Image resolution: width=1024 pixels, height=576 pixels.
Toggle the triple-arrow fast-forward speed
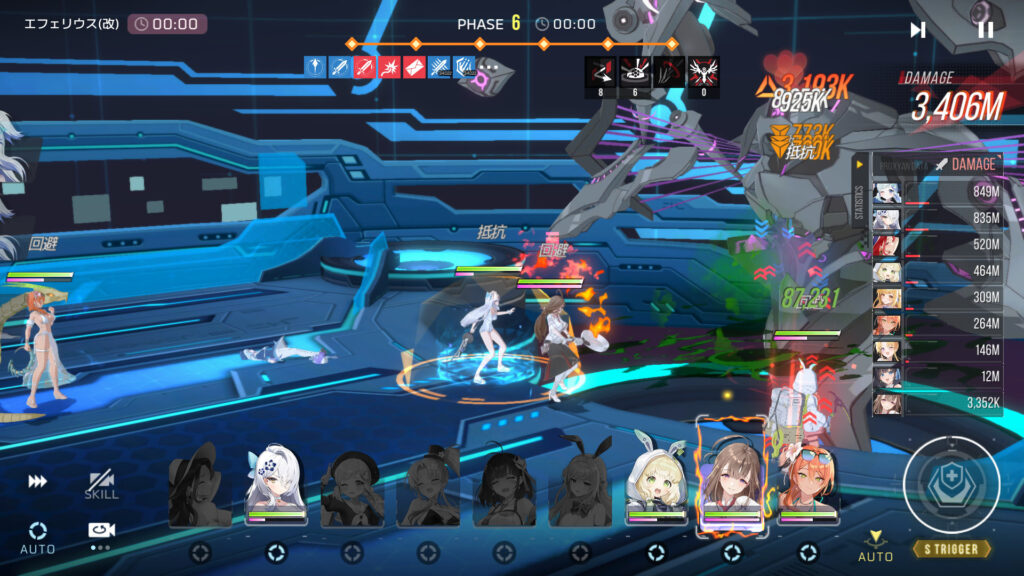click(x=38, y=482)
